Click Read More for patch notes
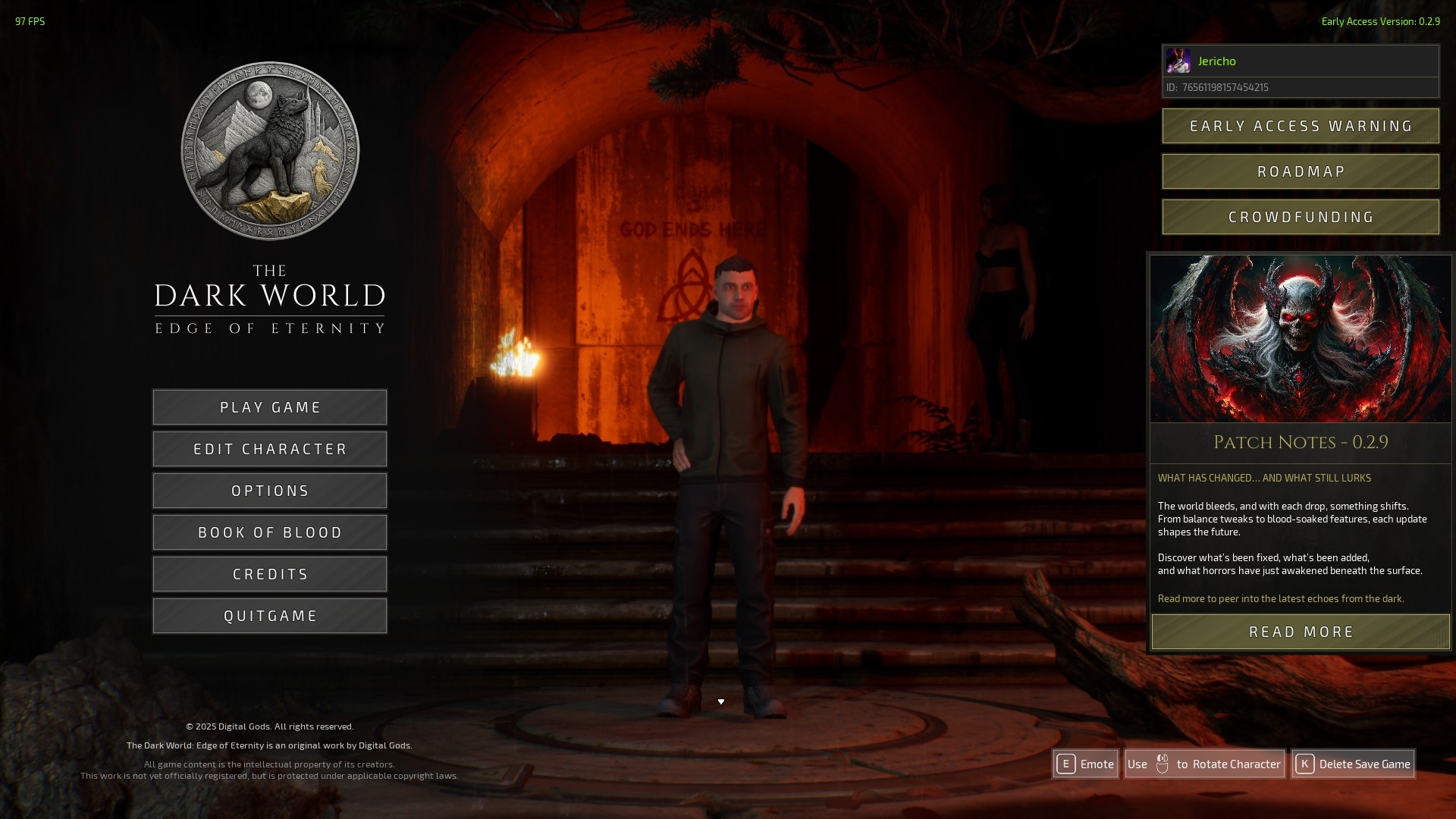The width and height of the screenshot is (1456, 819). [x=1301, y=632]
